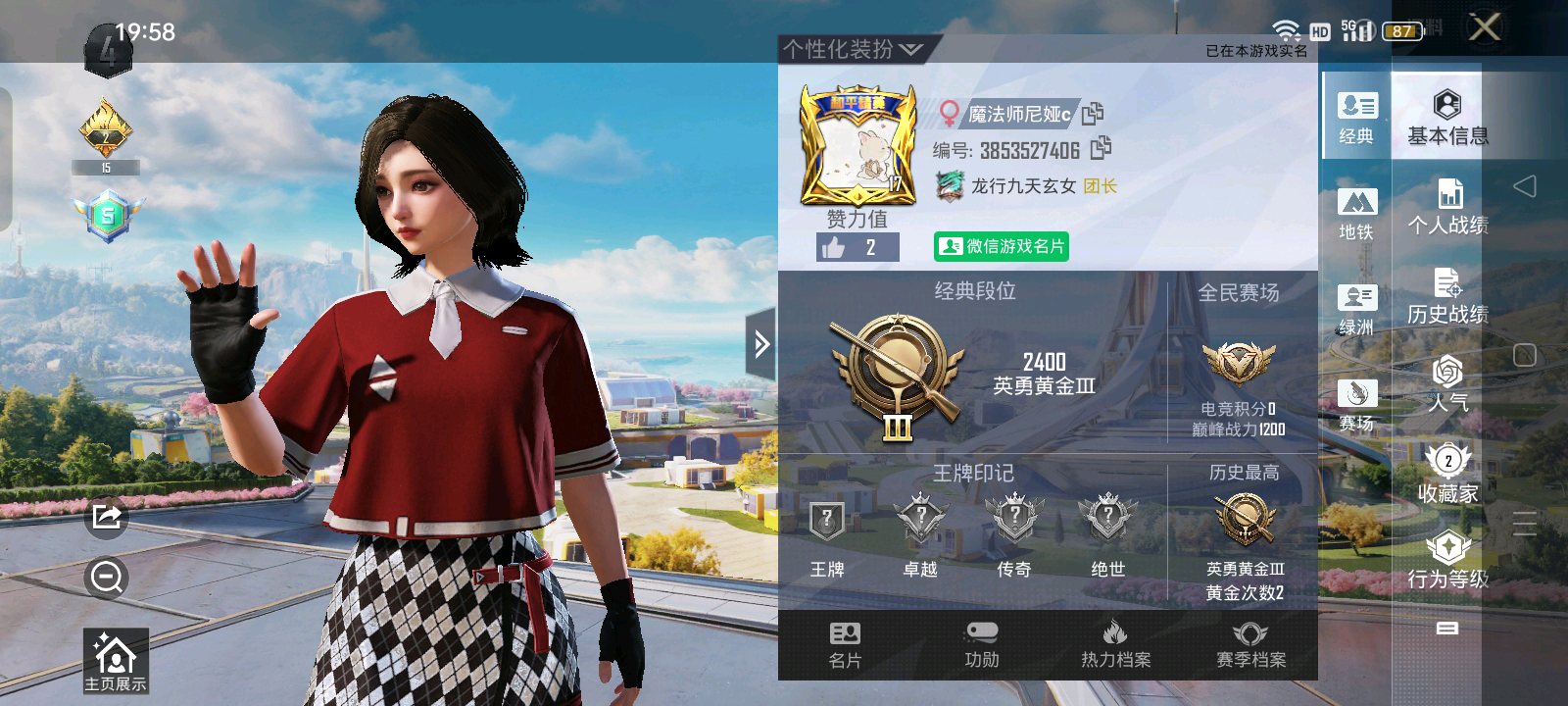
Task: Open the 人气 section
Action: click(1446, 384)
